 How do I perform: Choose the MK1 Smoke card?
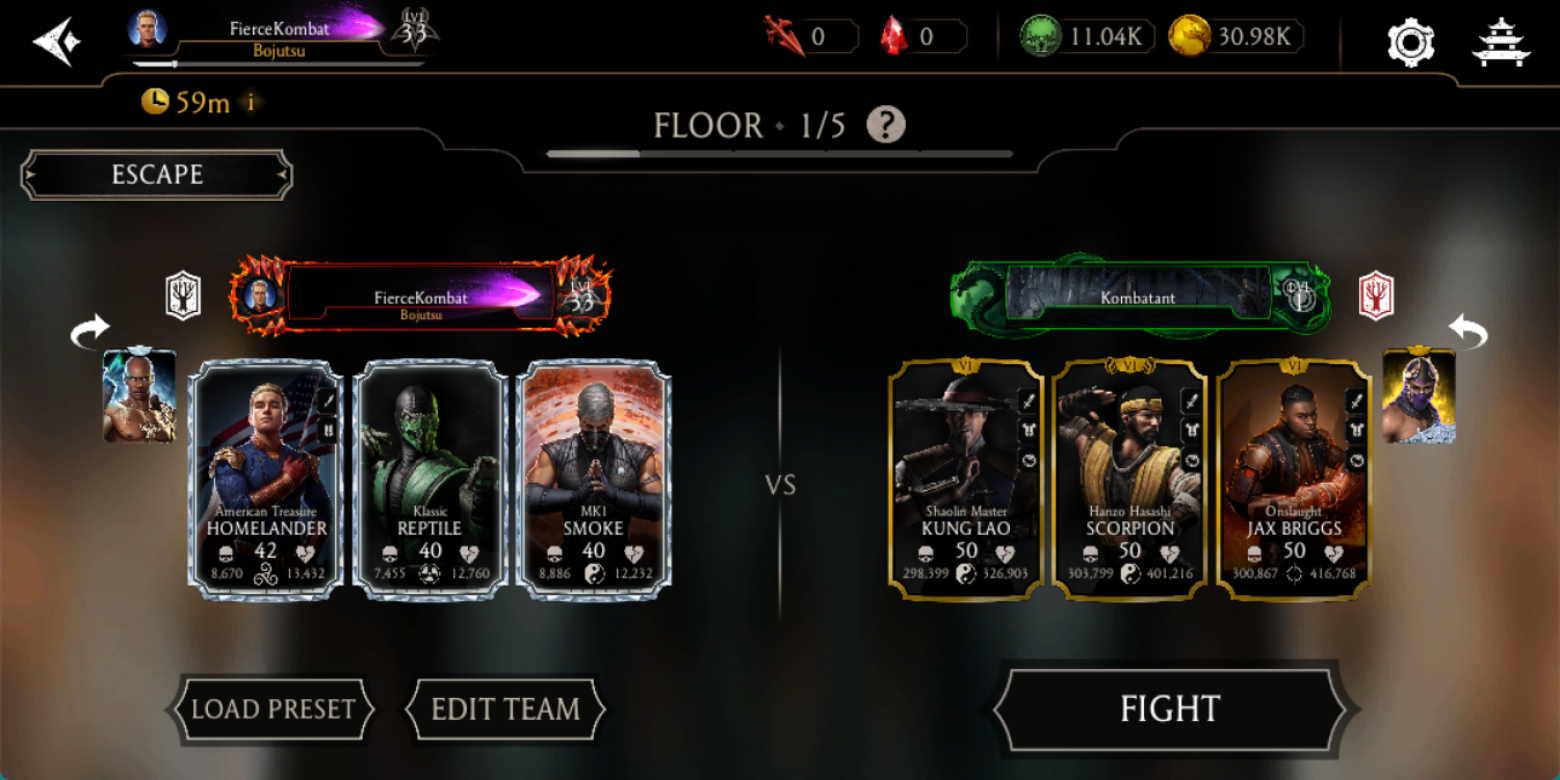593,480
